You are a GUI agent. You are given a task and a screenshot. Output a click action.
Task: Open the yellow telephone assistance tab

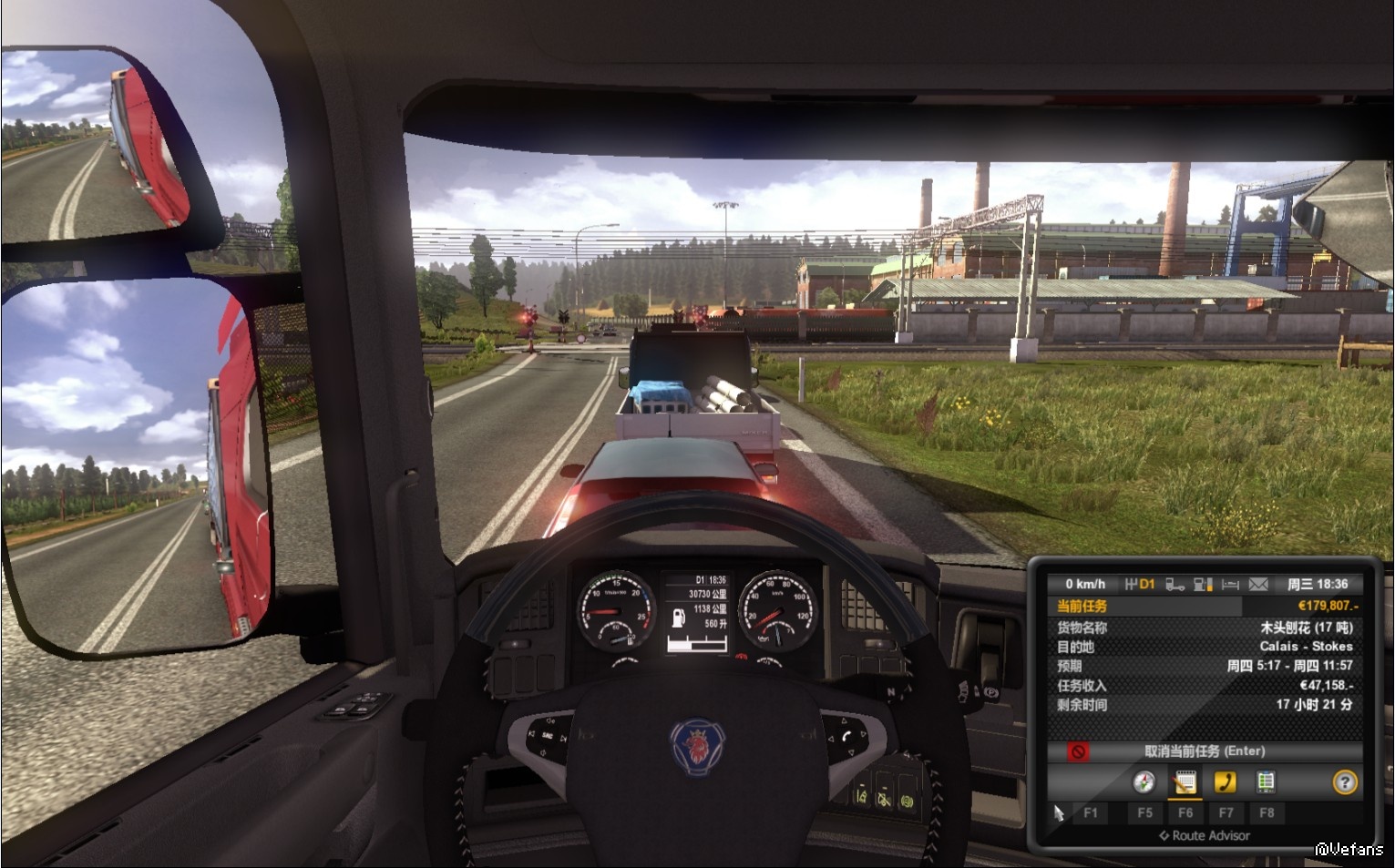pyautogui.click(x=1225, y=781)
